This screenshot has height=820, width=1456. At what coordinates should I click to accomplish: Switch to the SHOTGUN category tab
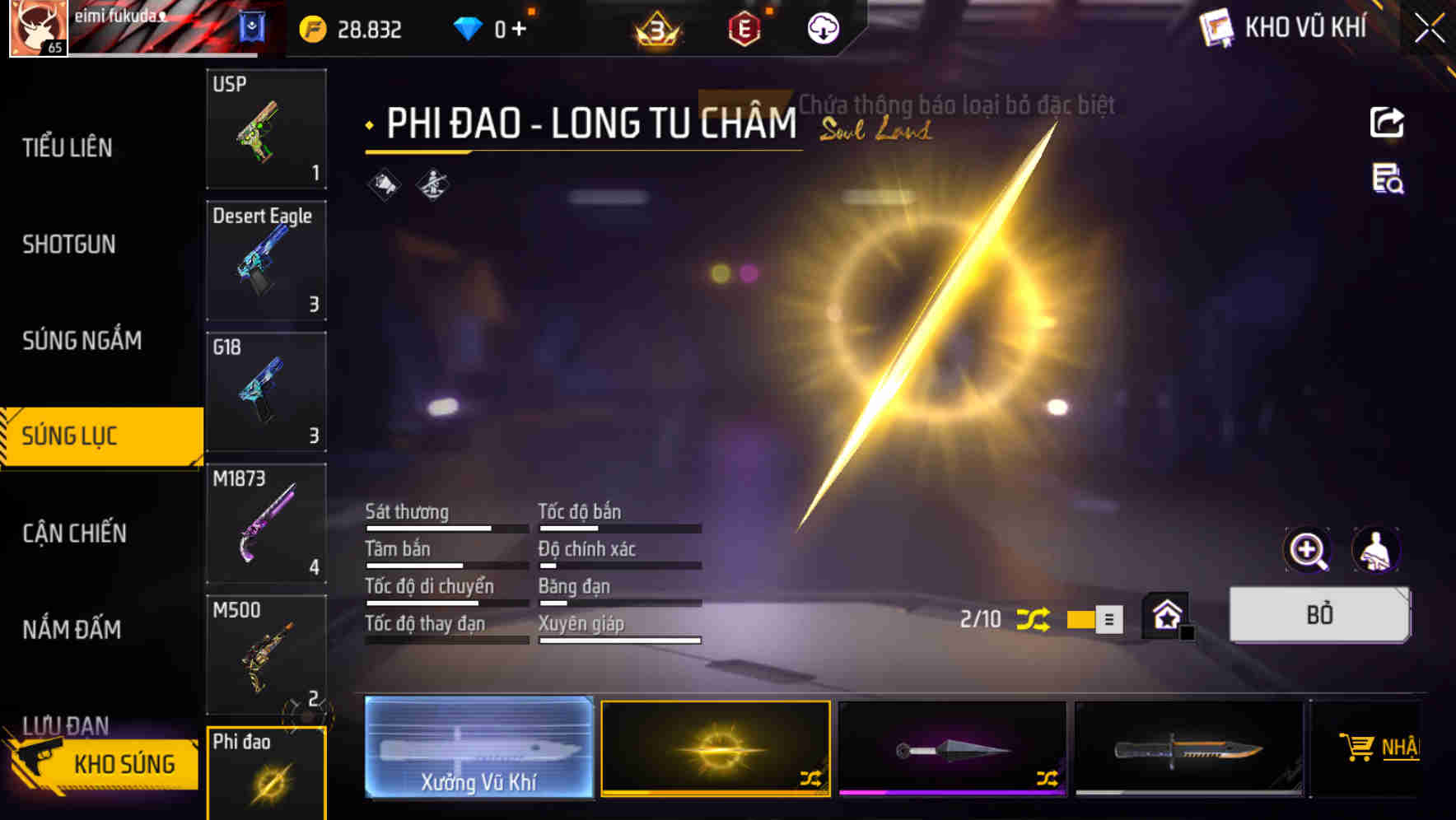click(x=70, y=245)
